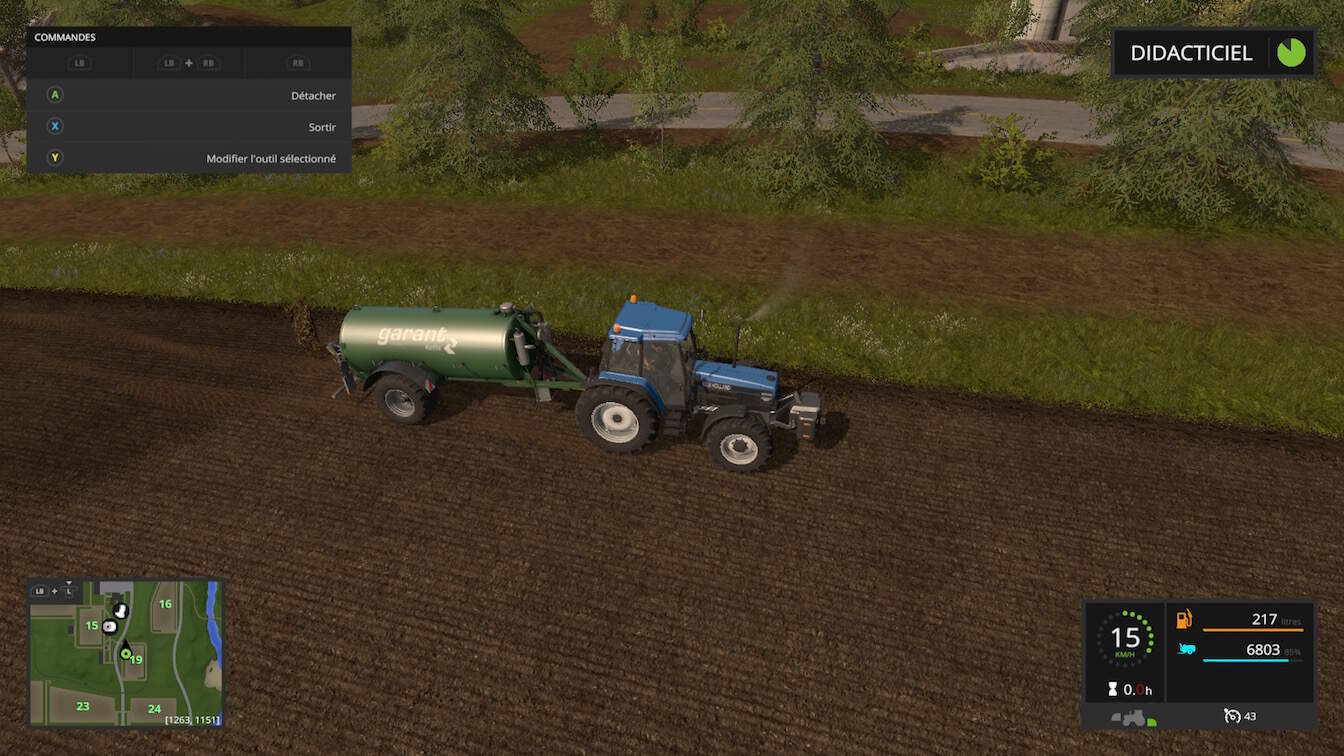
Task: Click the orange fuel pump icon
Action: click(x=1184, y=619)
